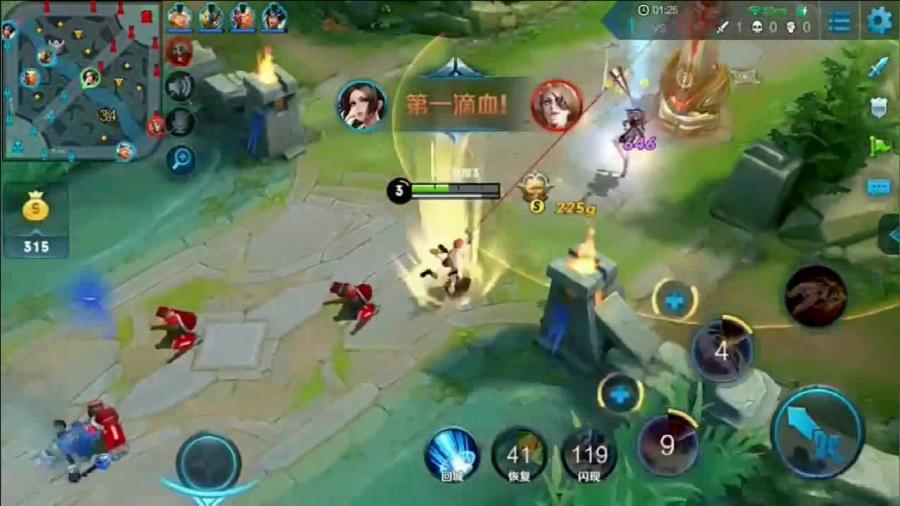Toggle the speaker voice button
900x506 pixels.
pos(180,88)
